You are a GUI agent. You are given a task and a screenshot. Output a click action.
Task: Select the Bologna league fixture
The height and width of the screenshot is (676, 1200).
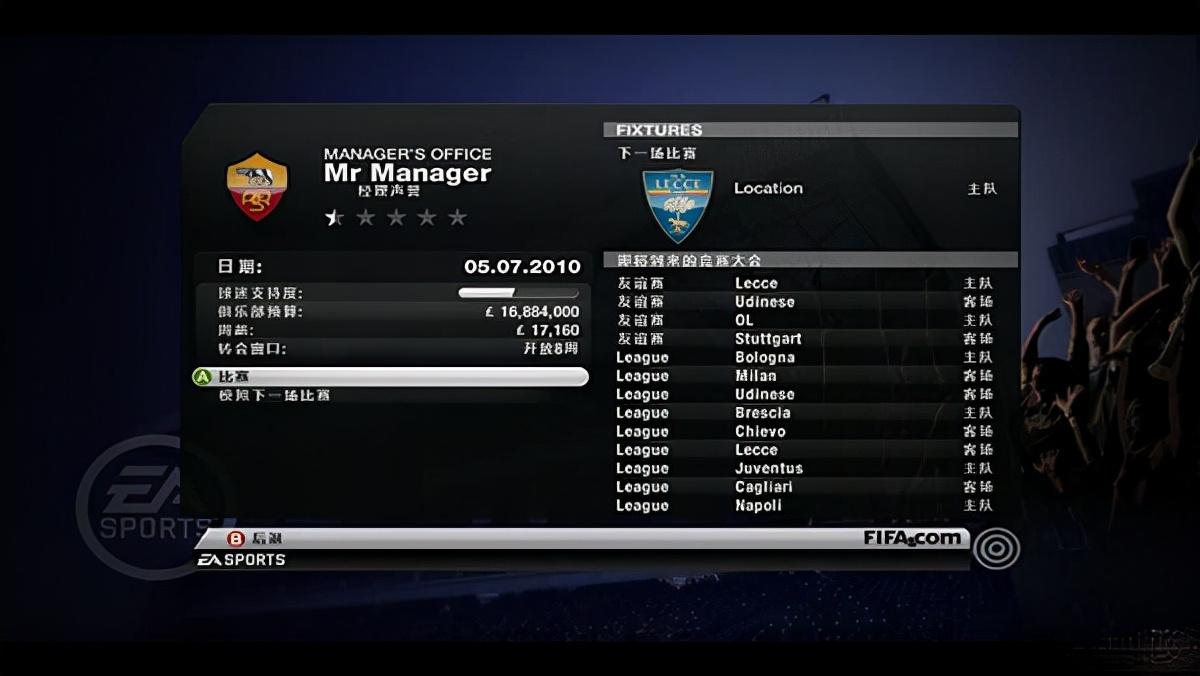click(x=764, y=358)
